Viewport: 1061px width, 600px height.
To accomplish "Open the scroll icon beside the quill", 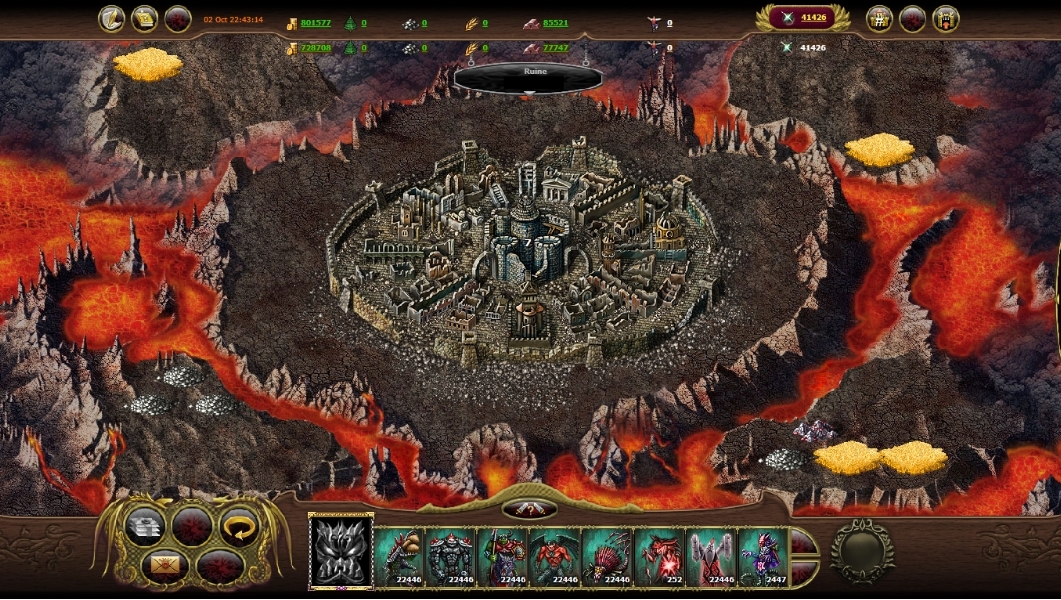I will (x=145, y=19).
